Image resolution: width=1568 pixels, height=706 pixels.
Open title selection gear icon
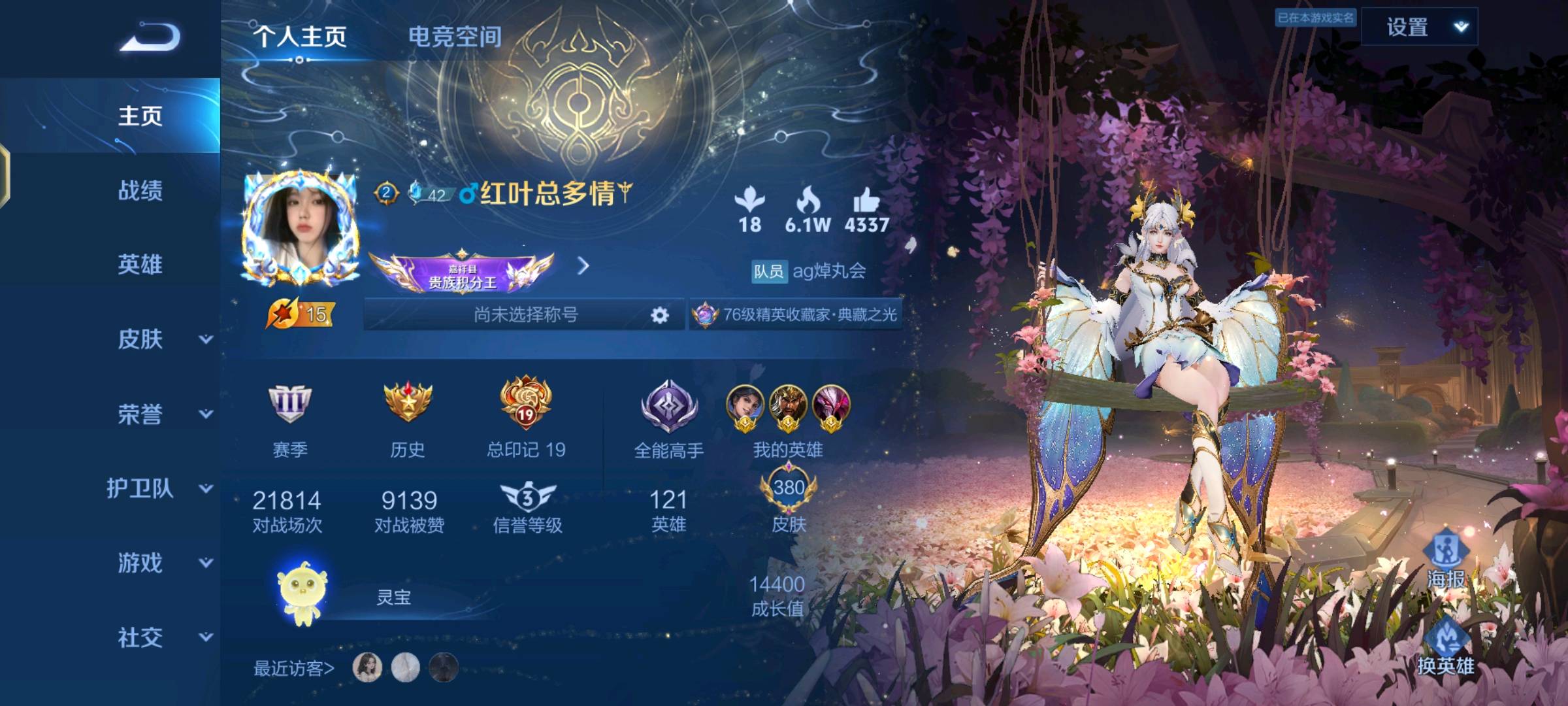[660, 315]
